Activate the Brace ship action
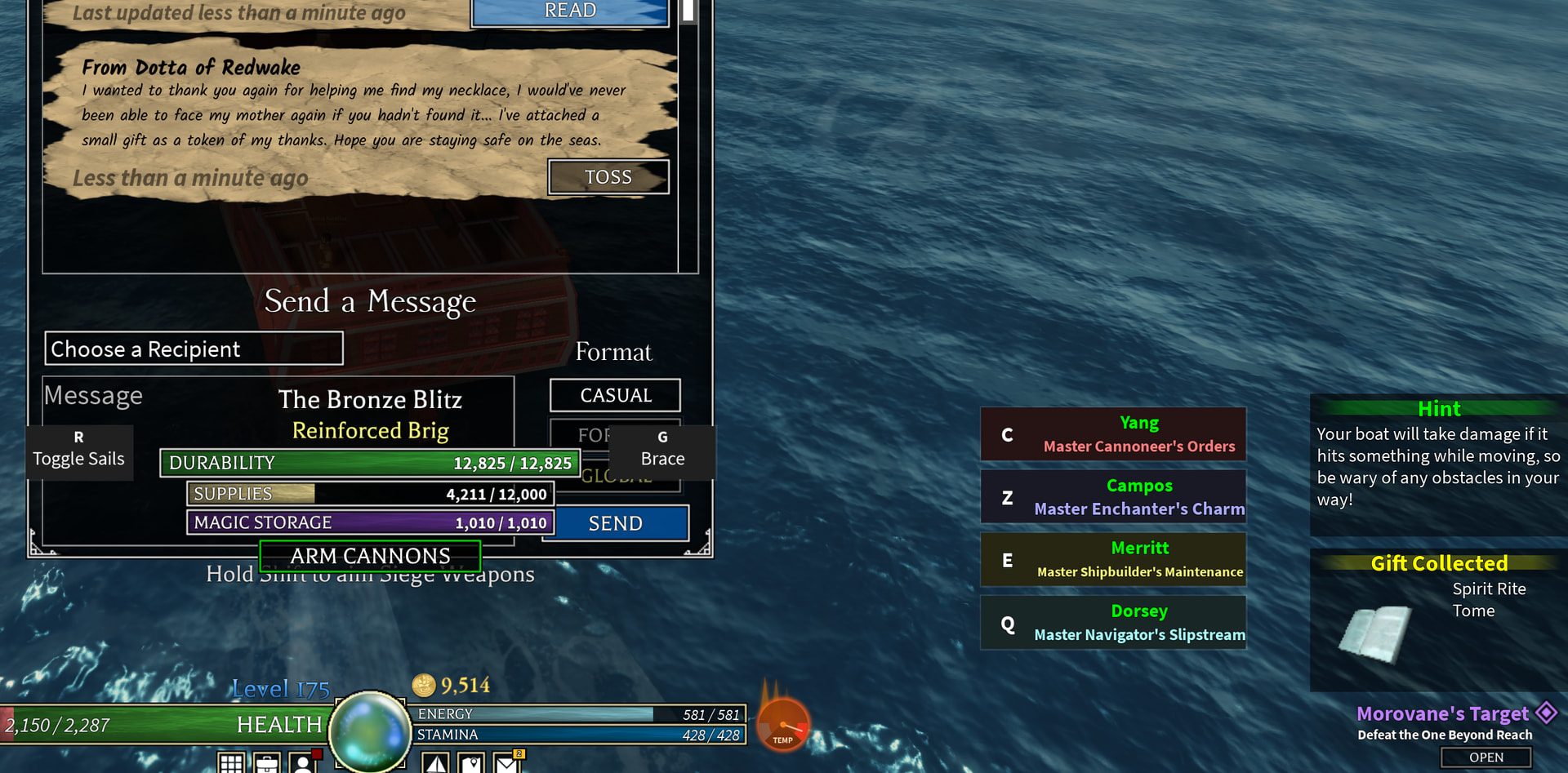 [662, 450]
